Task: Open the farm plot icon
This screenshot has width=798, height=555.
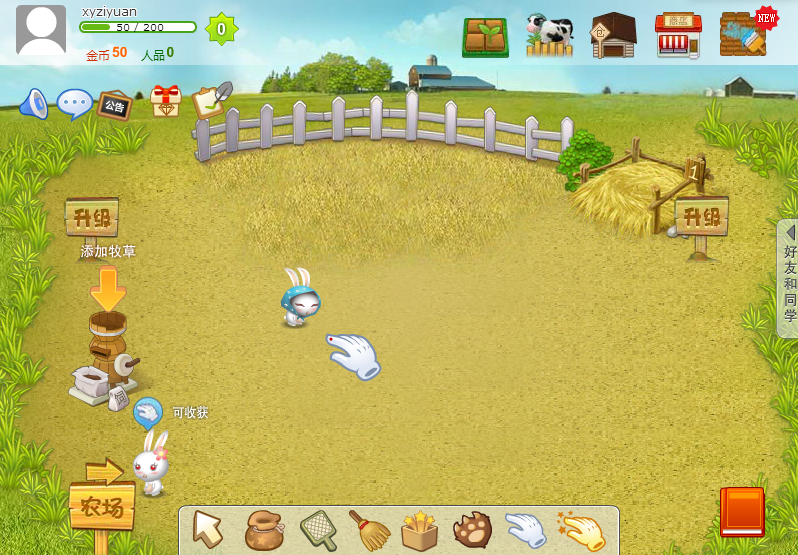Action: [x=485, y=37]
